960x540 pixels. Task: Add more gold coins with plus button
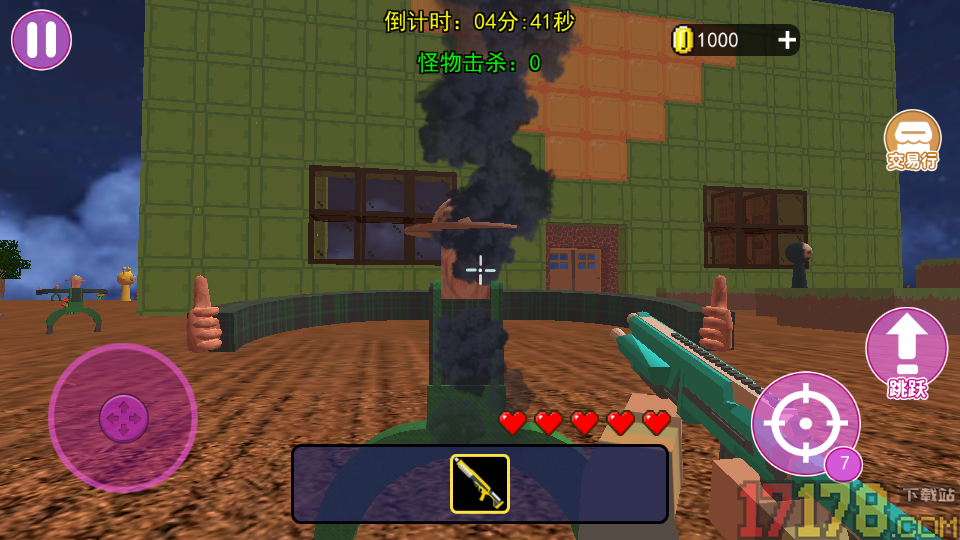(787, 40)
